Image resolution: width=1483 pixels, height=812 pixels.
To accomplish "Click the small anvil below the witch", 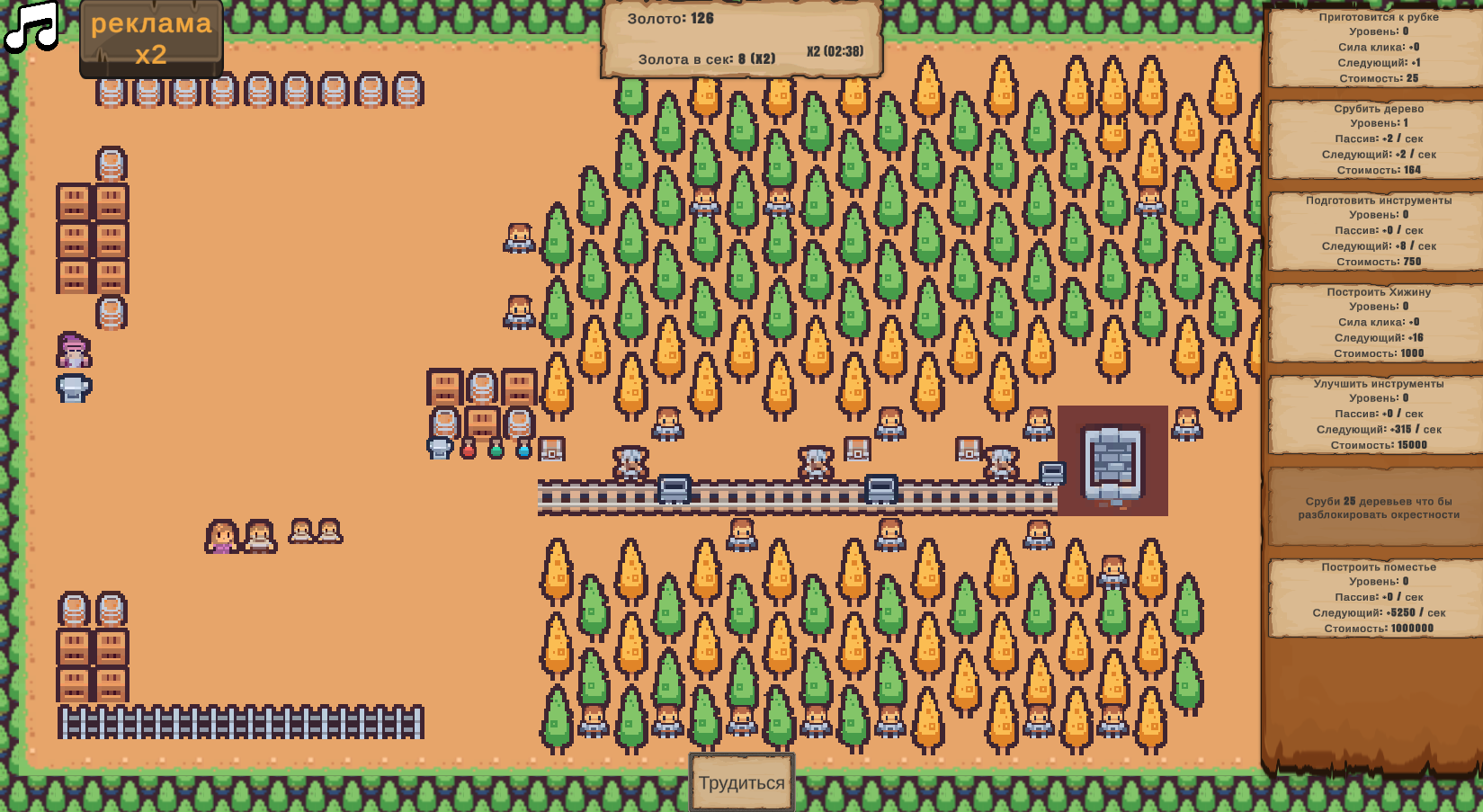I will [75, 388].
